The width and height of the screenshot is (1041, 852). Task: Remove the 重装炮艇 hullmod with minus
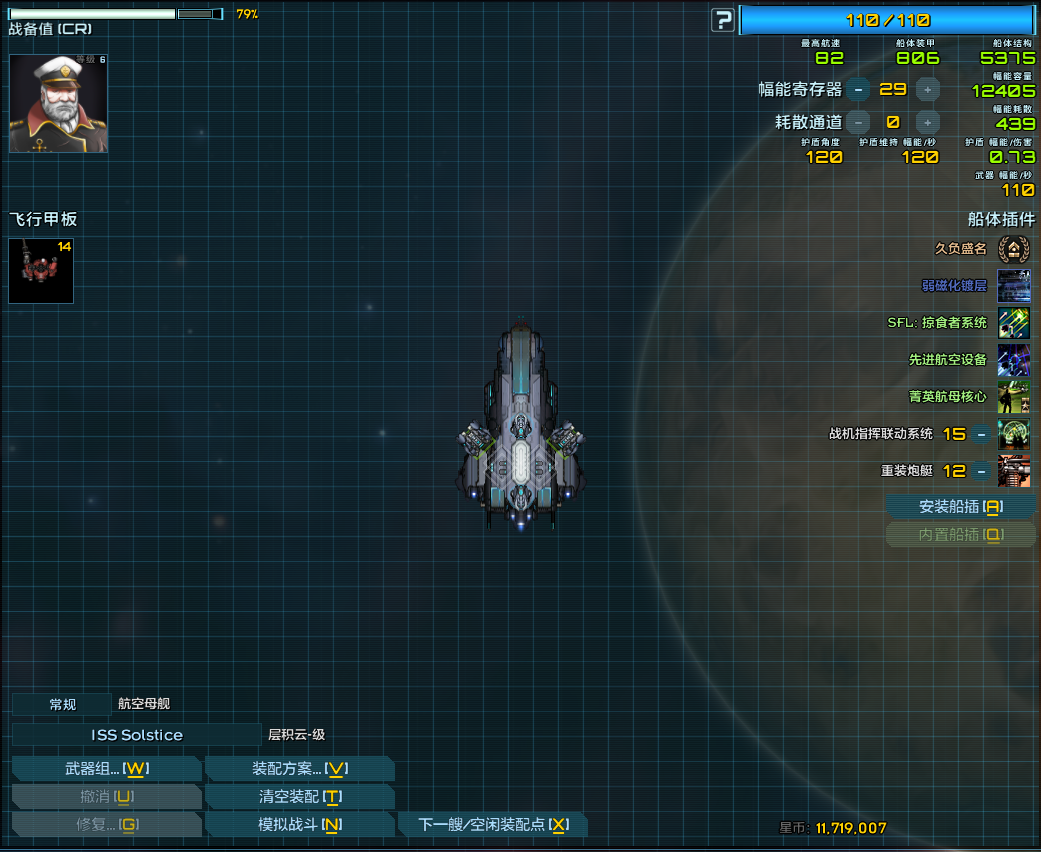tap(982, 471)
